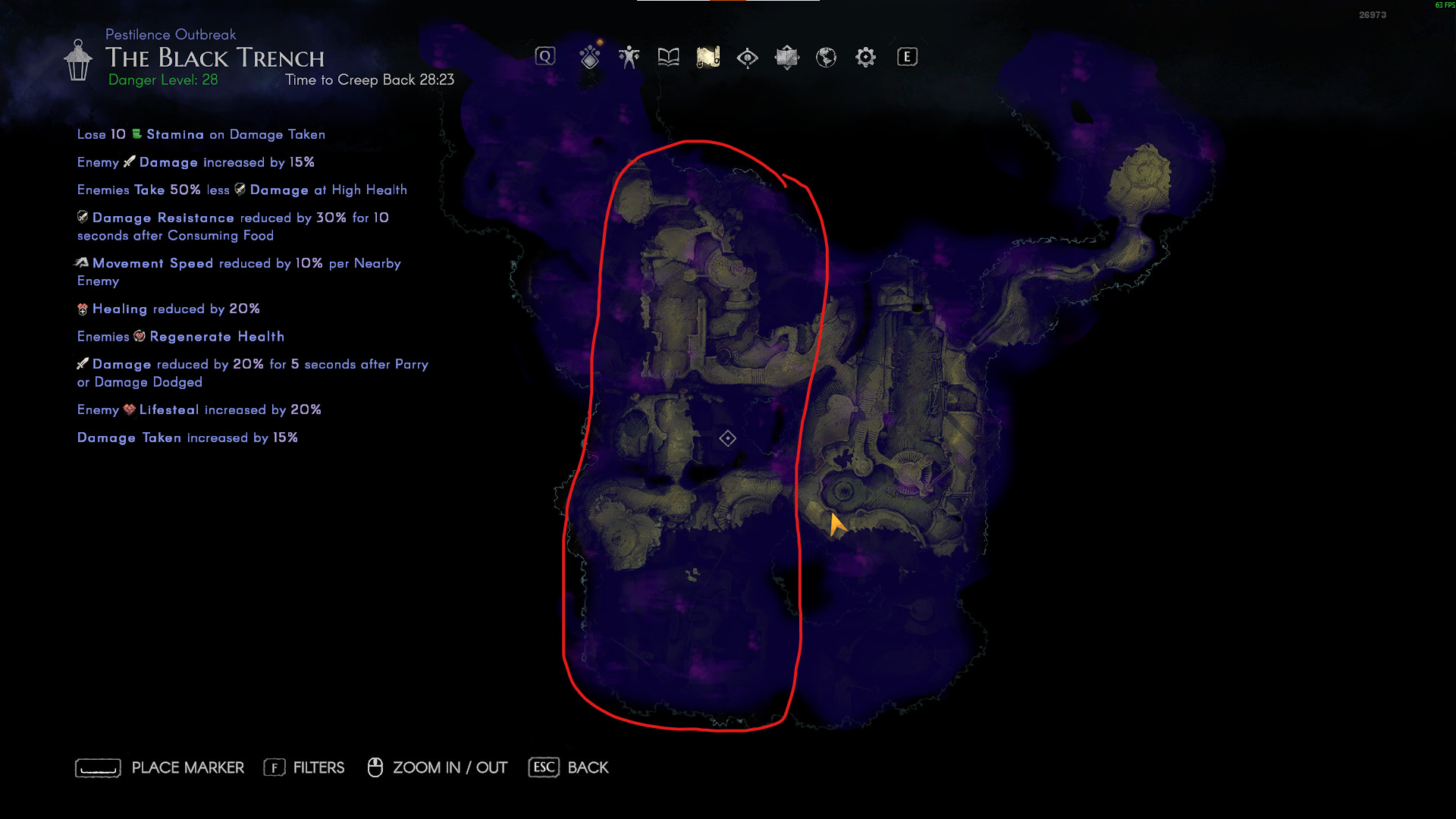Open the gear settings tab
The height and width of the screenshot is (819, 1456).
tap(865, 57)
